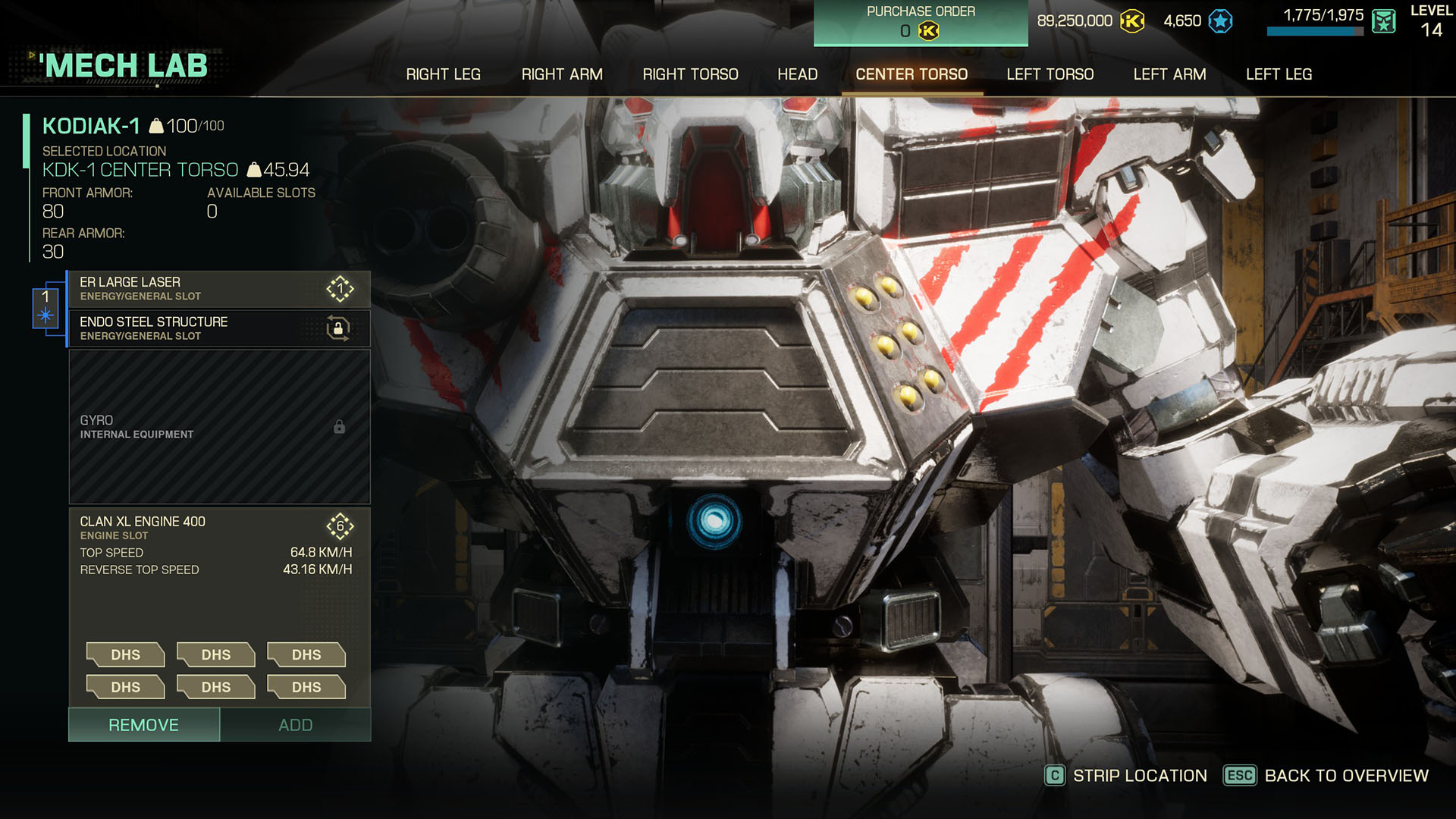Select the Right Torso tab

click(x=690, y=74)
